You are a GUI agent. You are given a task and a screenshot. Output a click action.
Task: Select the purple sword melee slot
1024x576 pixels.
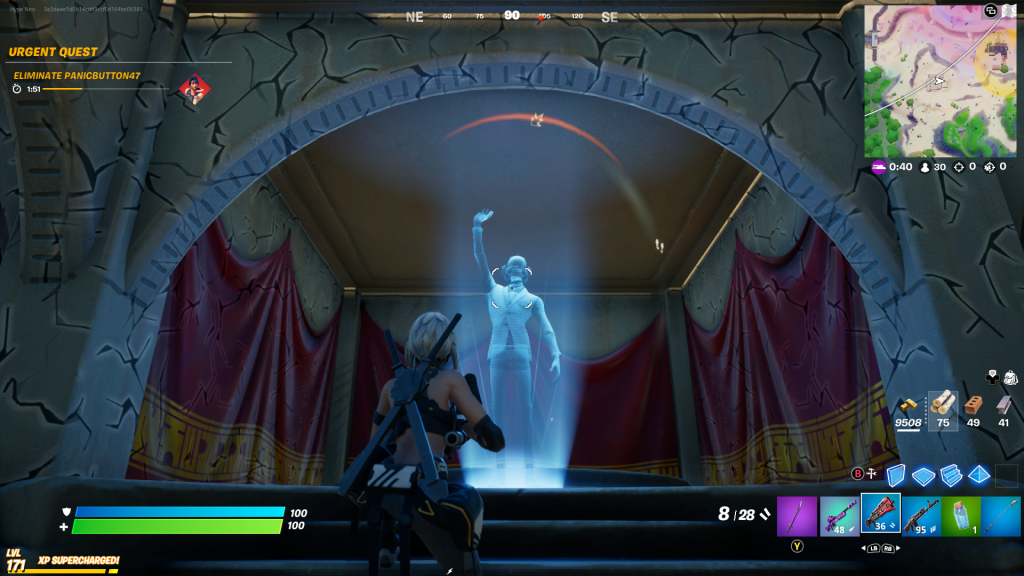coord(797,515)
